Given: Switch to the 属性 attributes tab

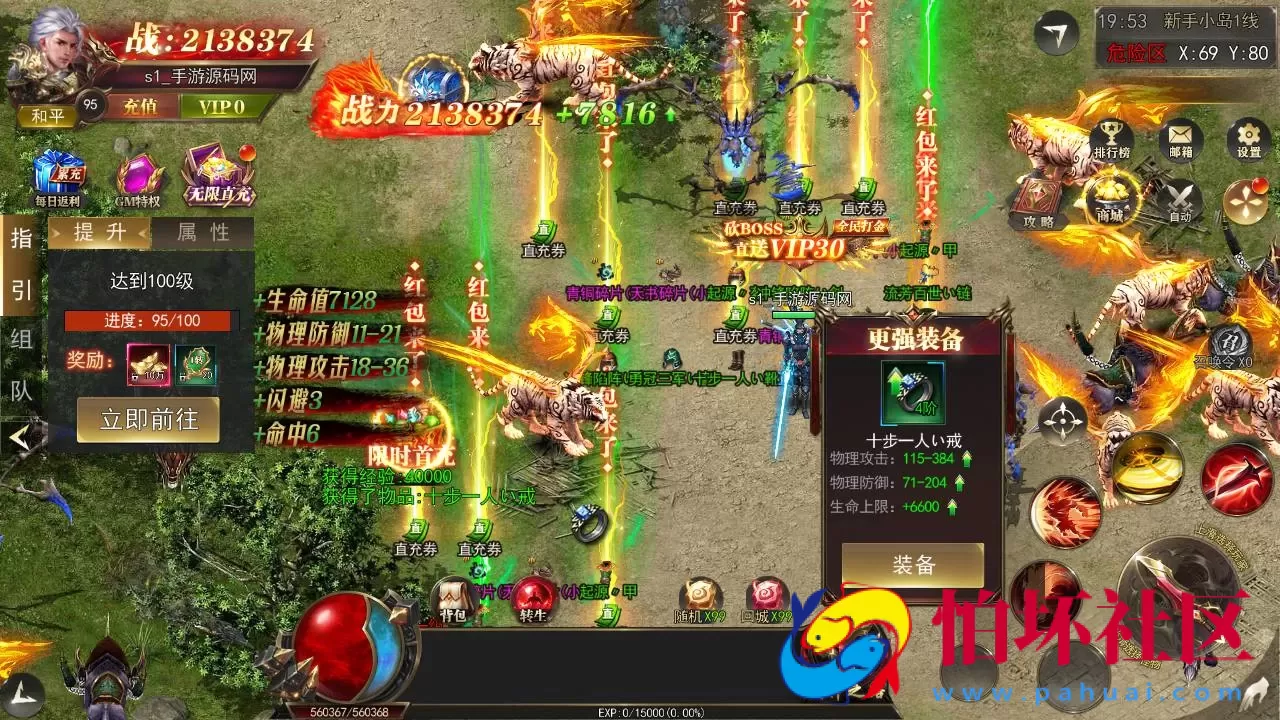Looking at the screenshot, I should (x=205, y=233).
